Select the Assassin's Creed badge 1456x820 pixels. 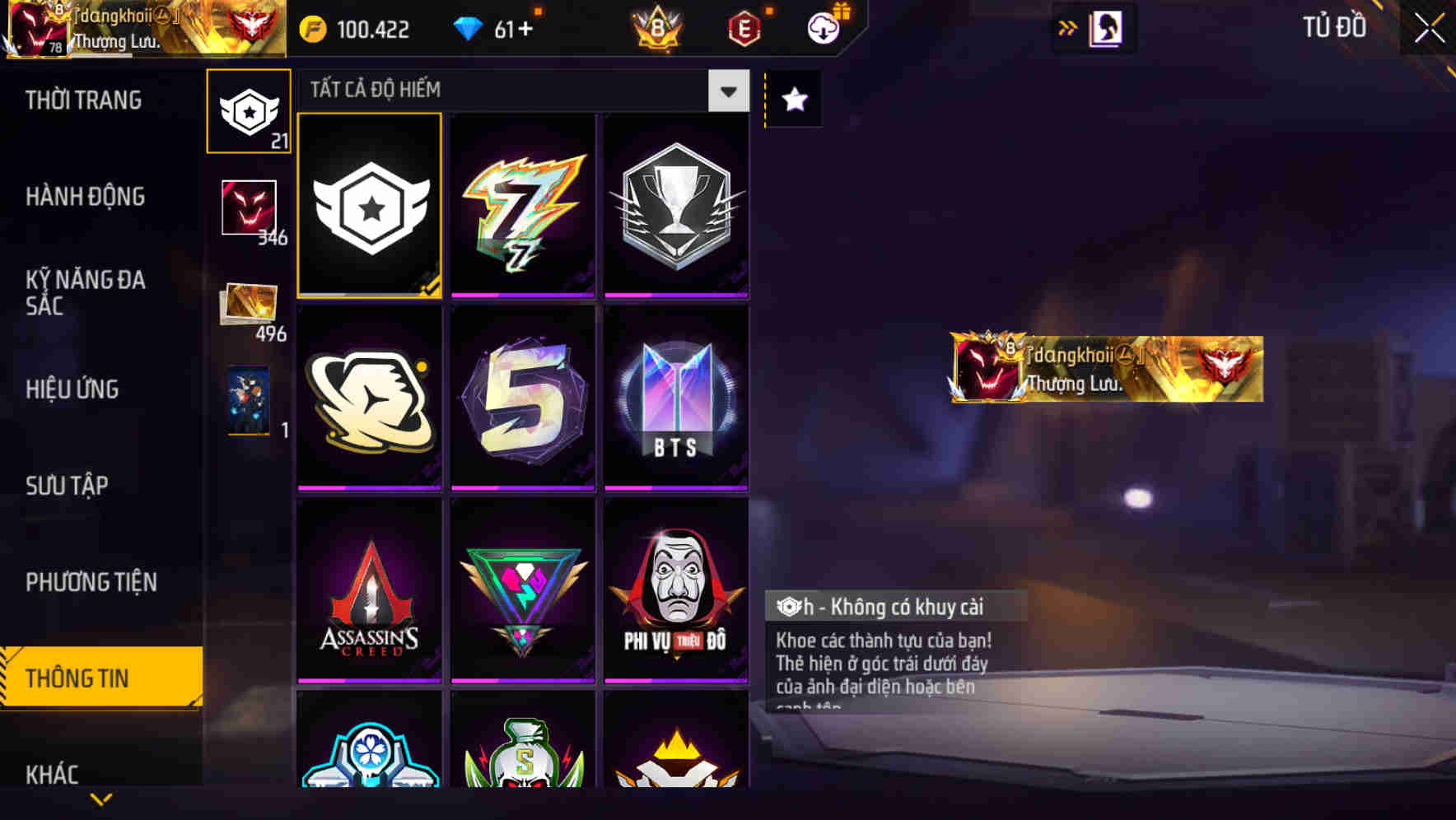(x=369, y=593)
